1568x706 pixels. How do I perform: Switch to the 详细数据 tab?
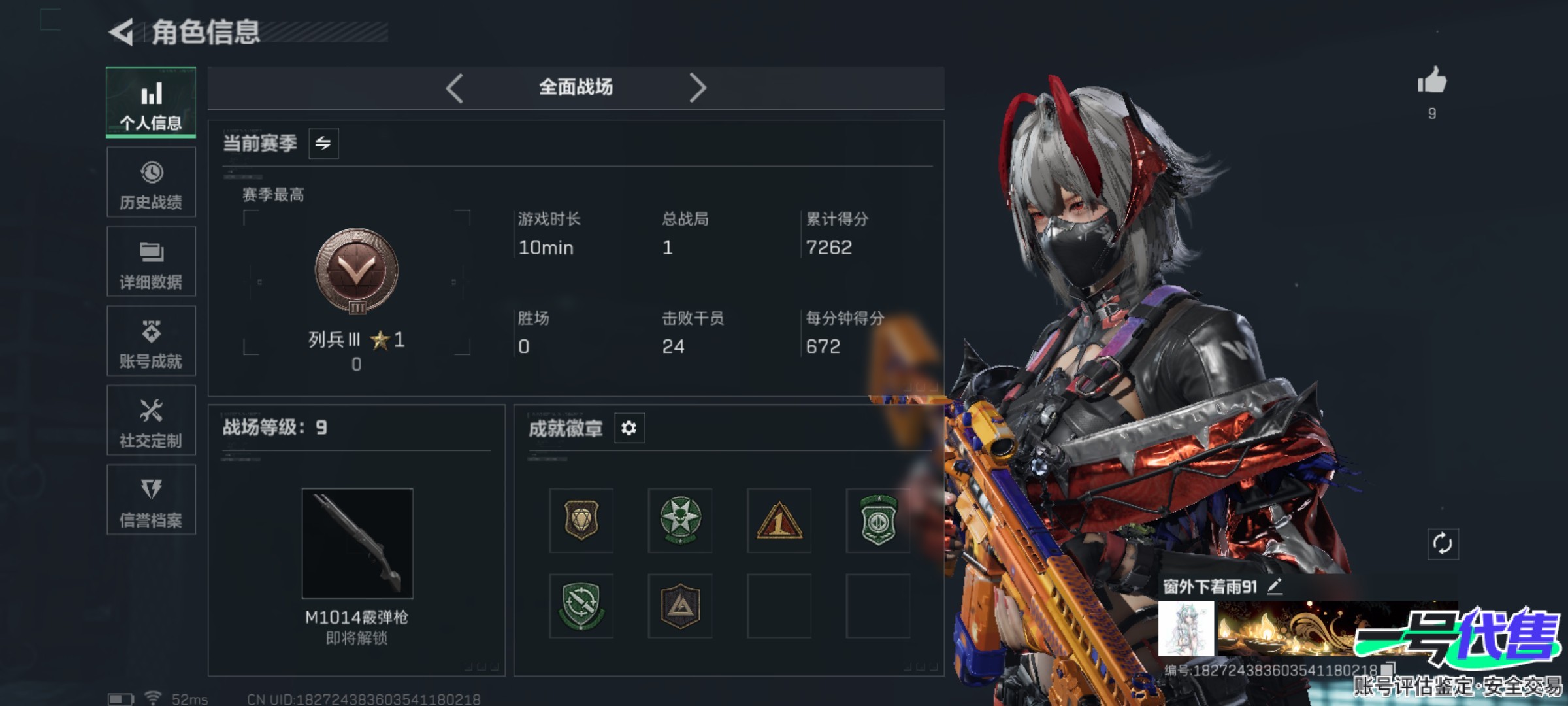(x=151, y=261)
